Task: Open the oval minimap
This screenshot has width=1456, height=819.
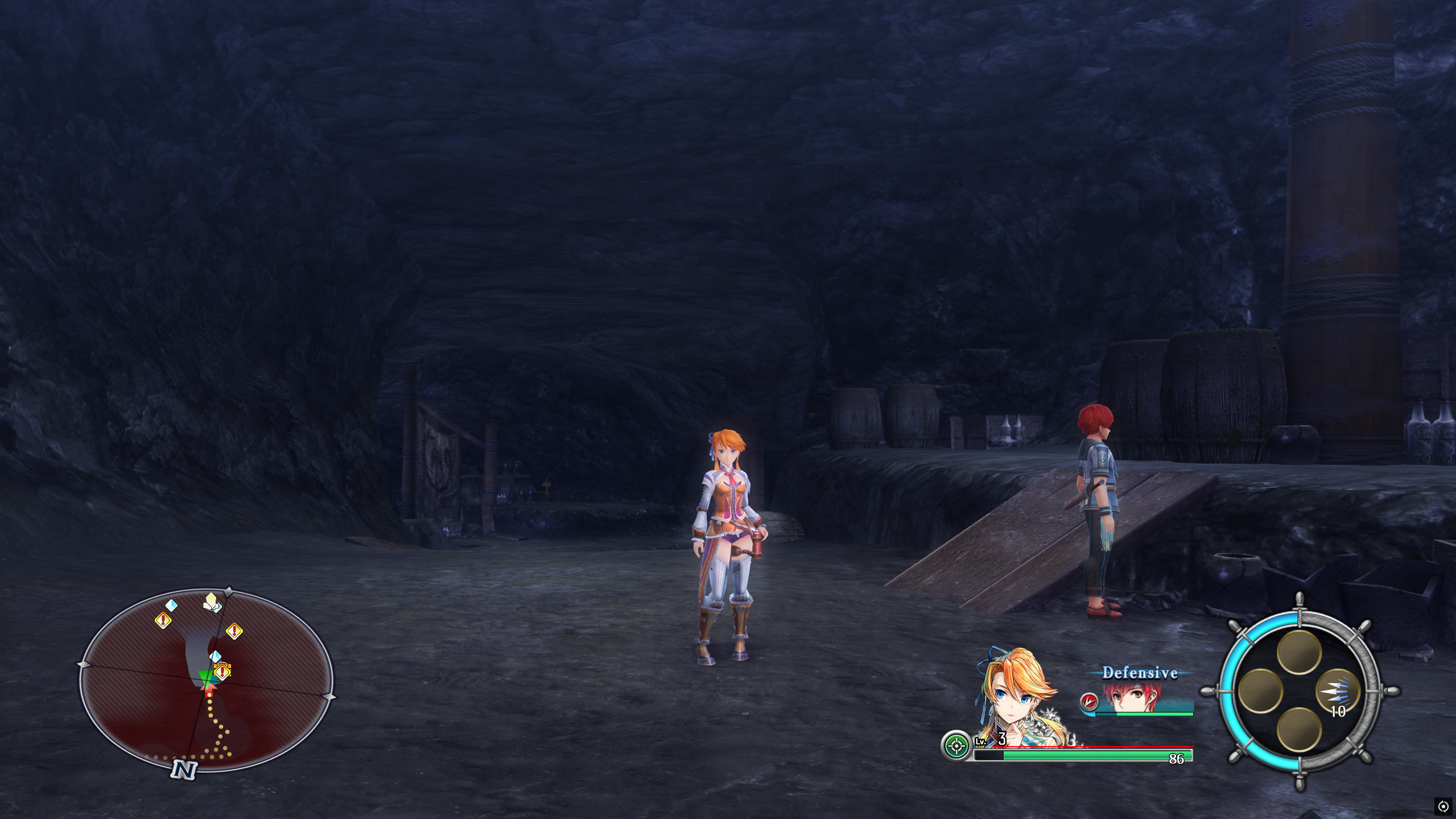Action: 206,681
